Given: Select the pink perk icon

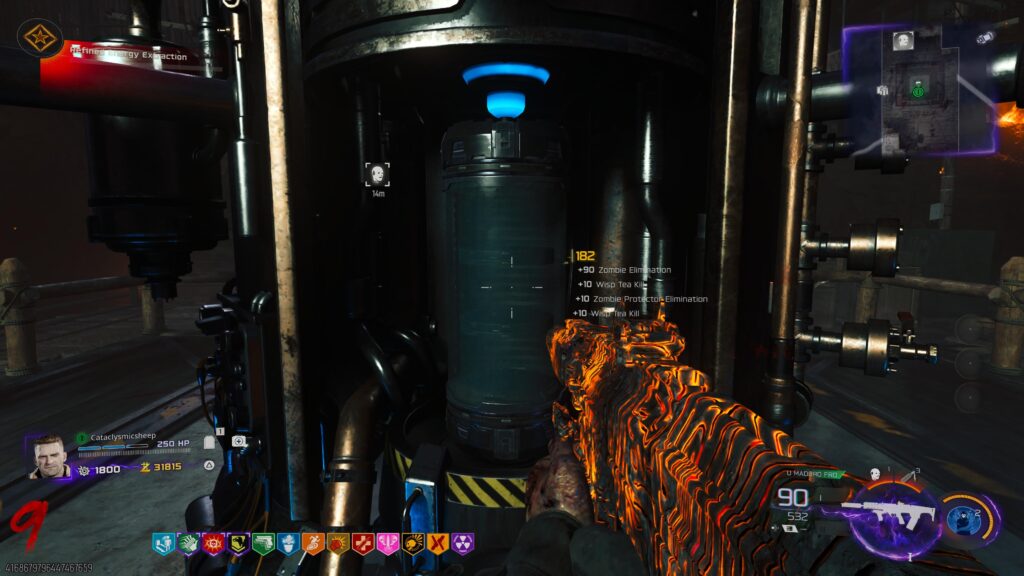Looking at the screenshot, I should tap(388, 543).
